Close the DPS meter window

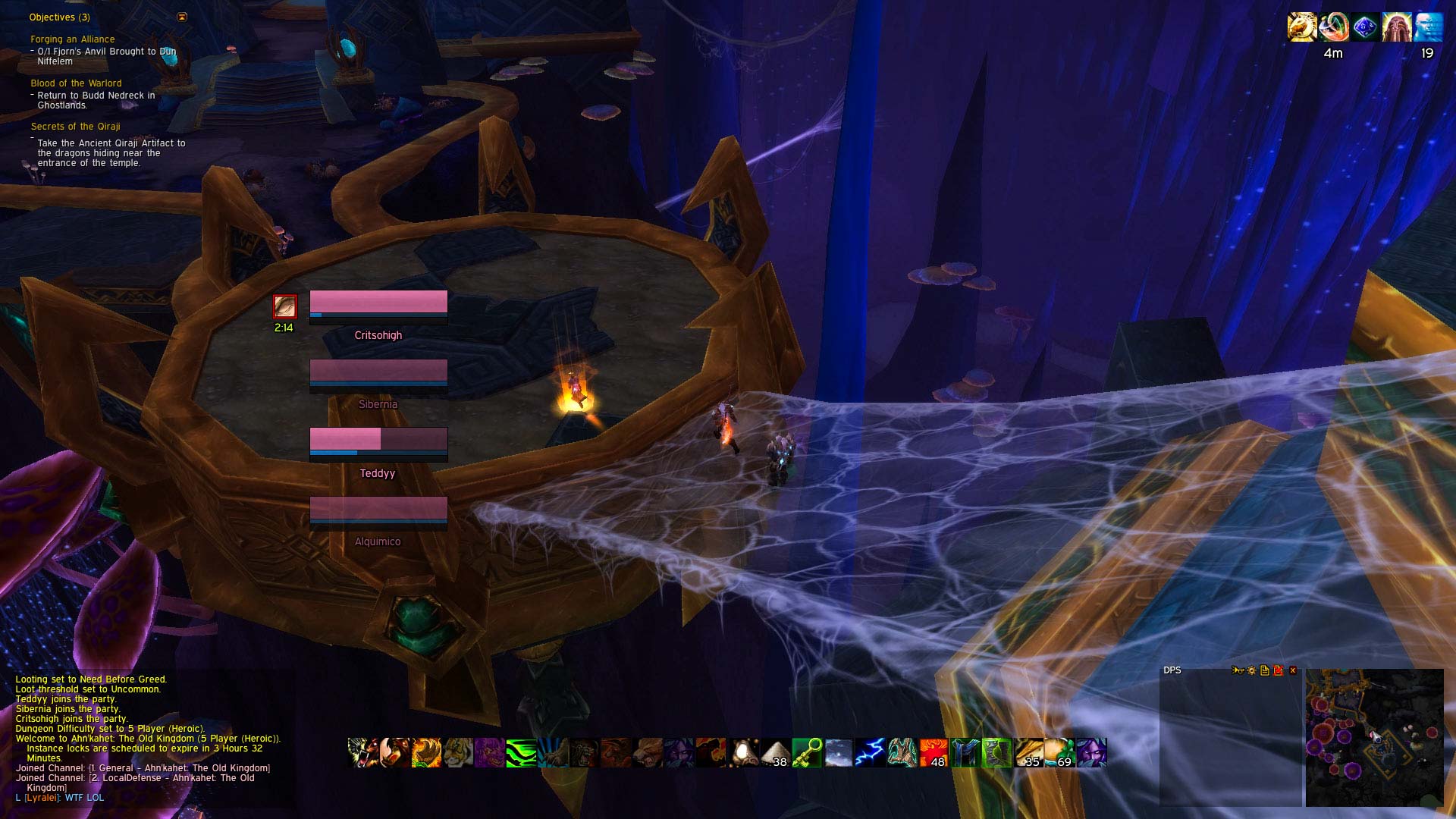pyautogui.click(x=1293, y=670)
